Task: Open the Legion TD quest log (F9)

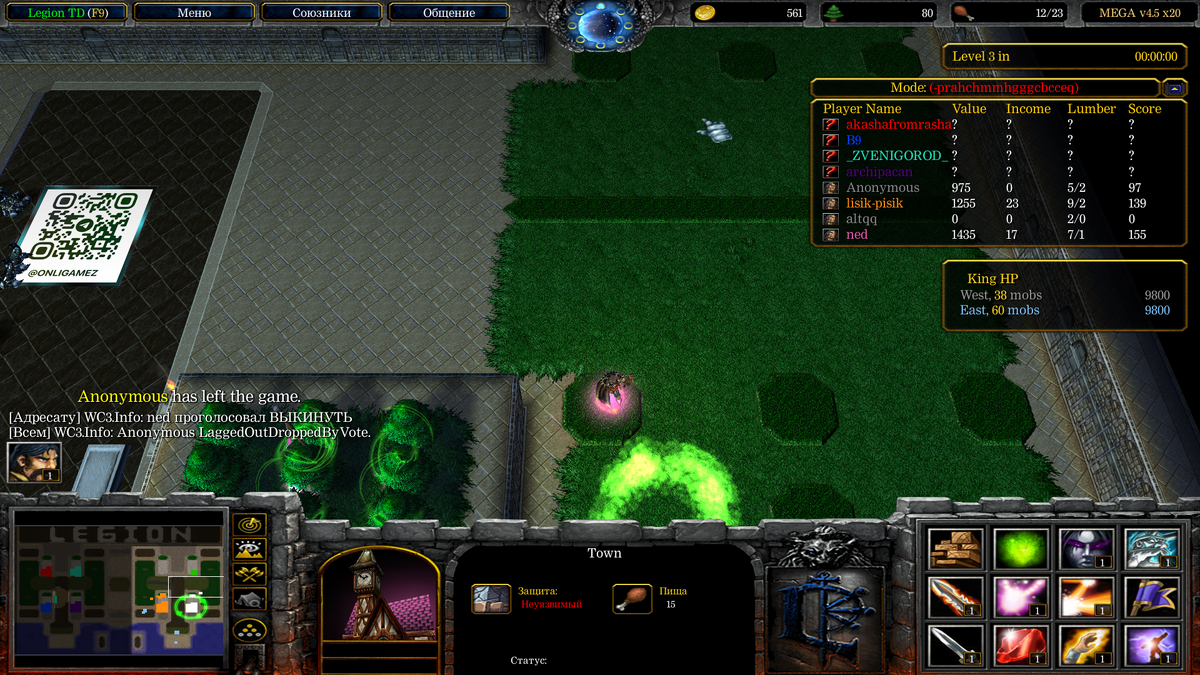Action: tap(67, 13)
